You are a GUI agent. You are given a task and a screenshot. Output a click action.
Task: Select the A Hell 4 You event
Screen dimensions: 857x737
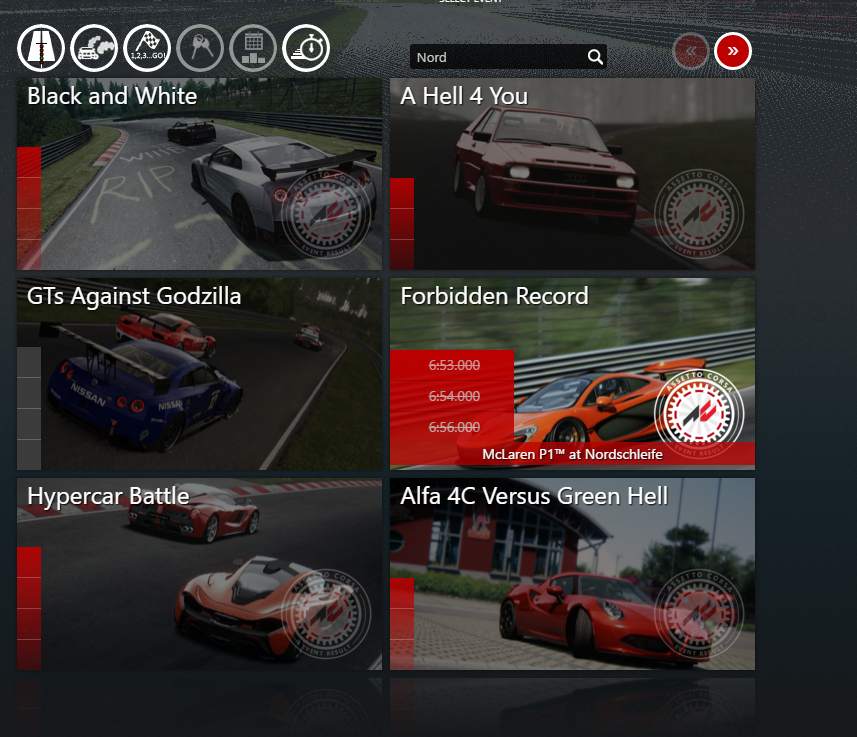tap(572, 174)
